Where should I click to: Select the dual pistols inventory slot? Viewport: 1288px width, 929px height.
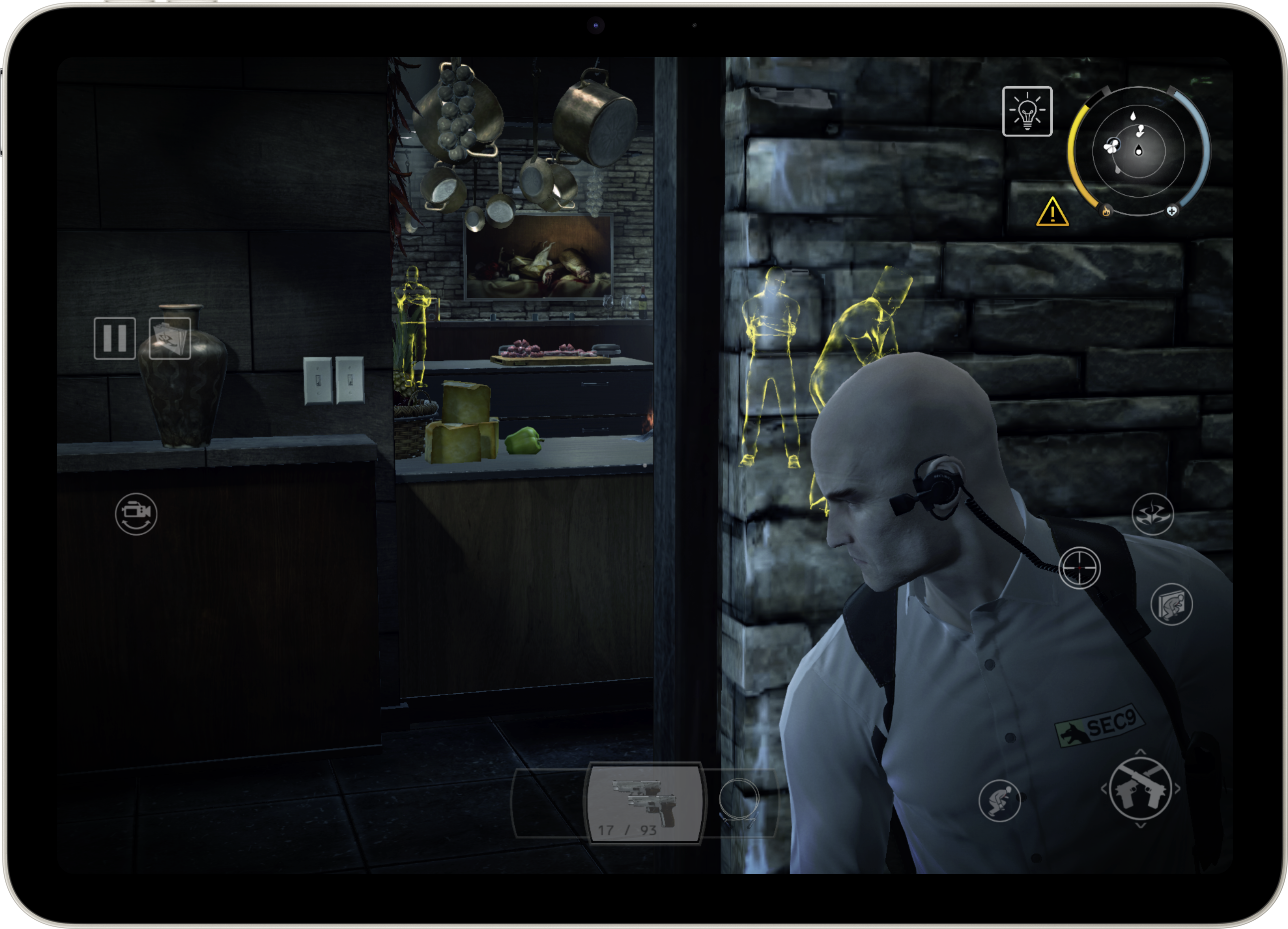coord(645,803)
